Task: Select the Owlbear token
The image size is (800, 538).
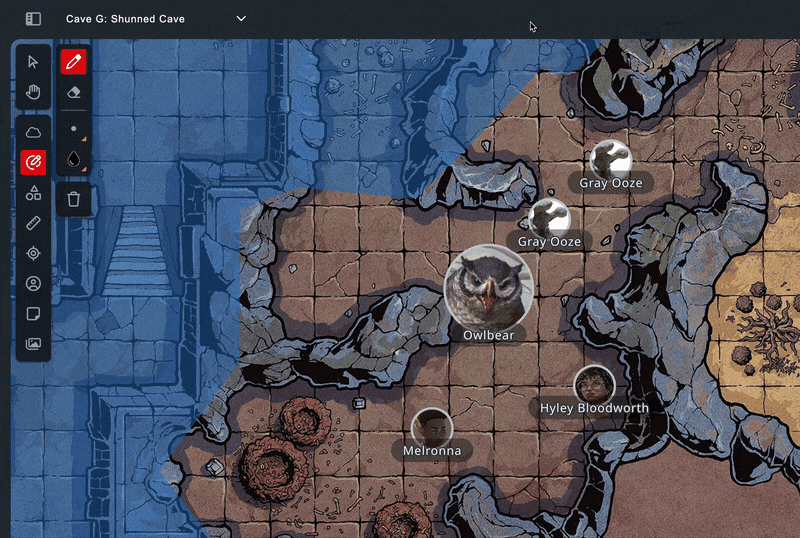Action: [x=488, y=288]
